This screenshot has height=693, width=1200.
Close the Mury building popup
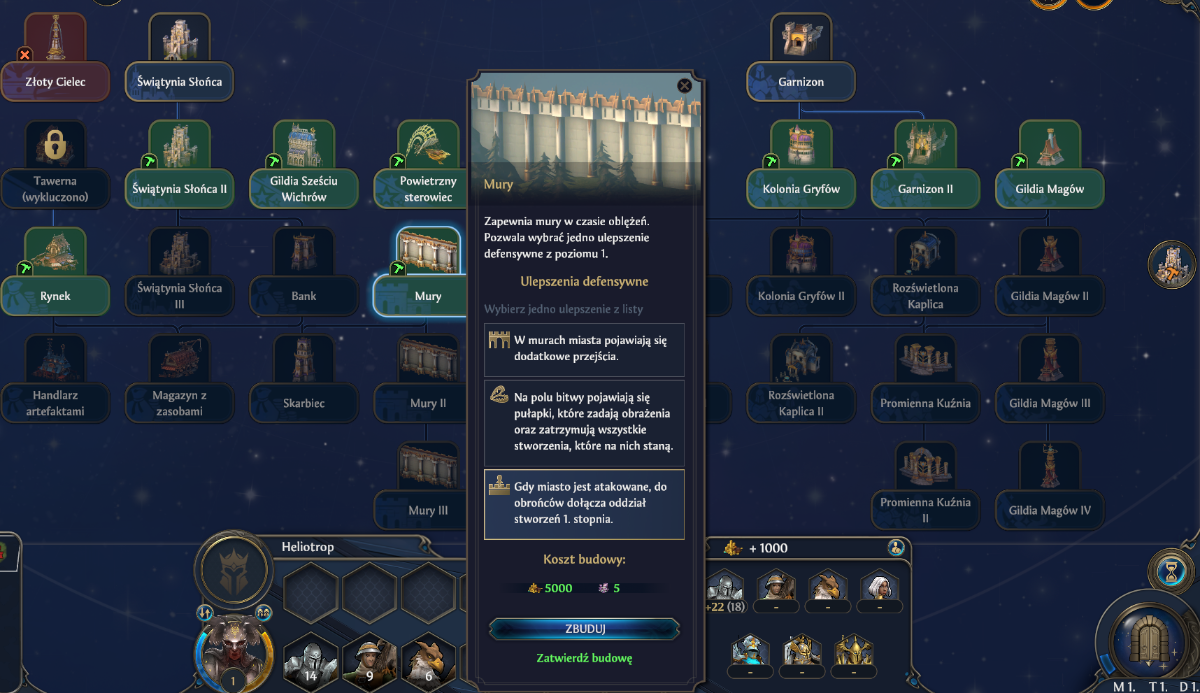pos(684,86)
